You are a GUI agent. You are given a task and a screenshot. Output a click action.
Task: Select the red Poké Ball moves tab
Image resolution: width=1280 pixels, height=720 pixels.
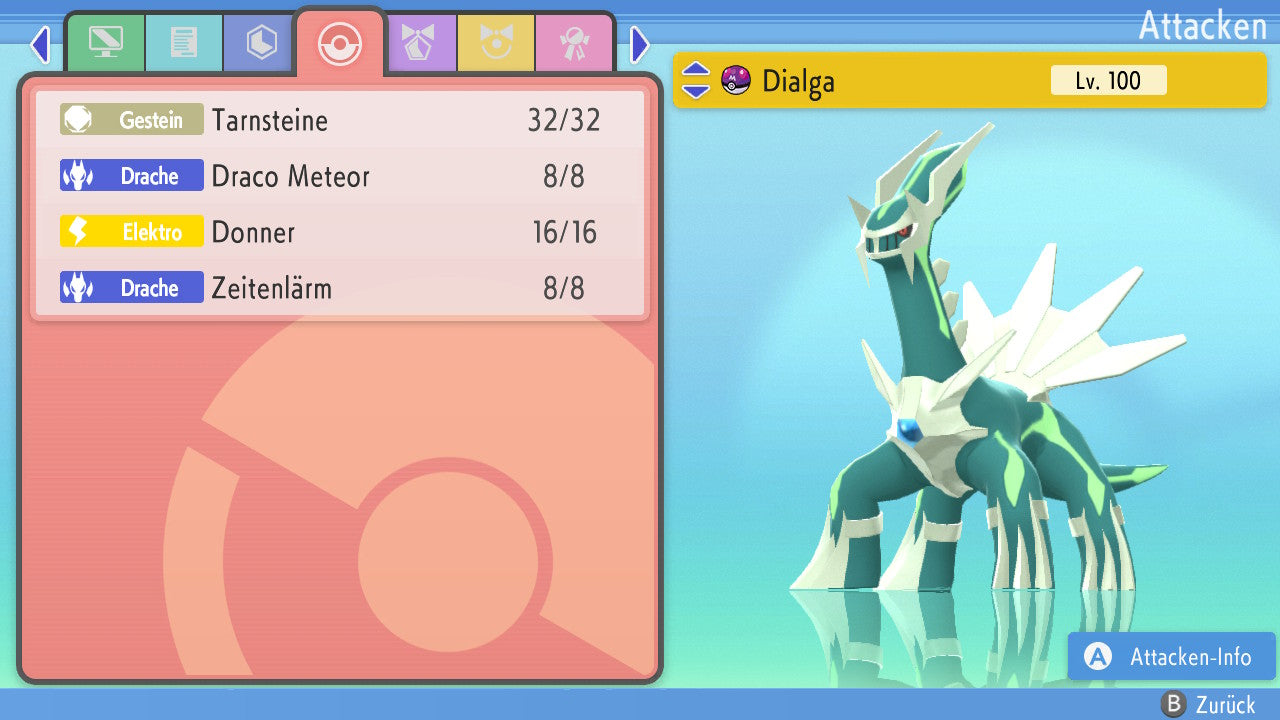[340, 43]
